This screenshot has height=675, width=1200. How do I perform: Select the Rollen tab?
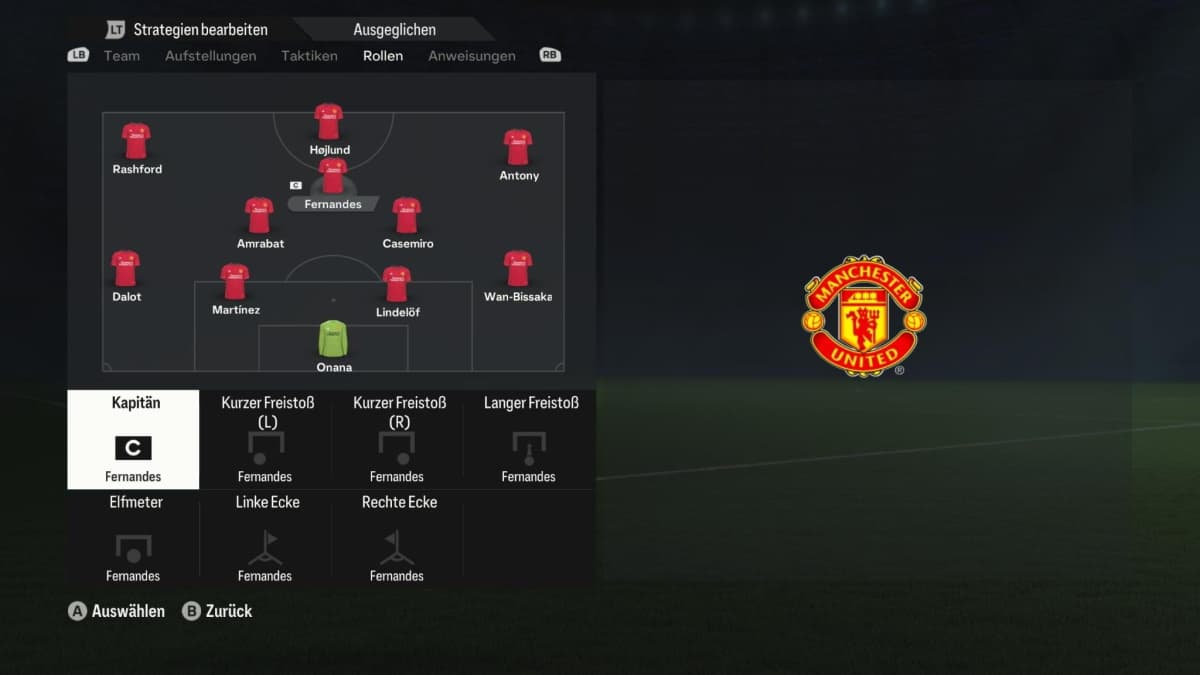point(383,56)
